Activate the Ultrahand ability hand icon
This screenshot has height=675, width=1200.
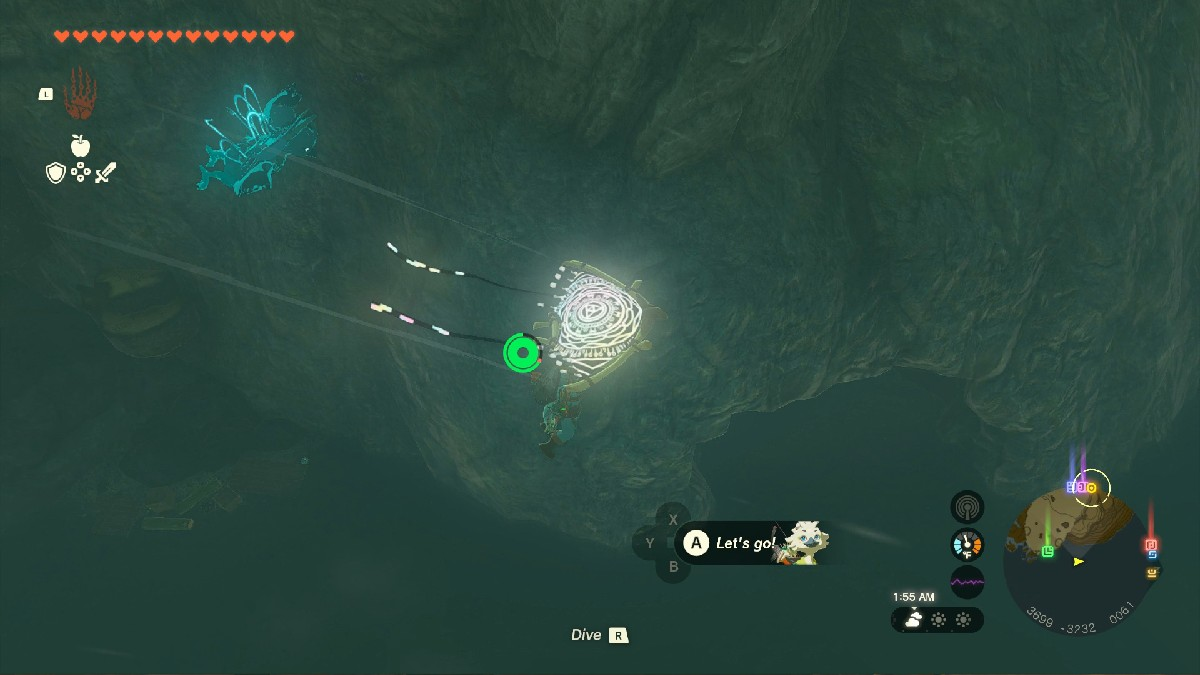pyautogui.click(x=79, y=95)
